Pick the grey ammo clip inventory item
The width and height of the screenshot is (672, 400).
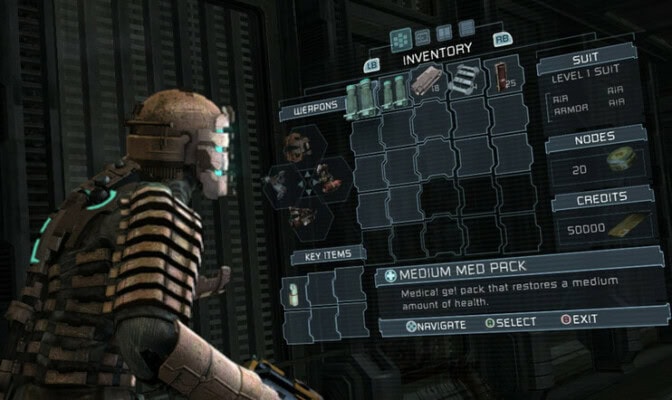pos(463,80)
